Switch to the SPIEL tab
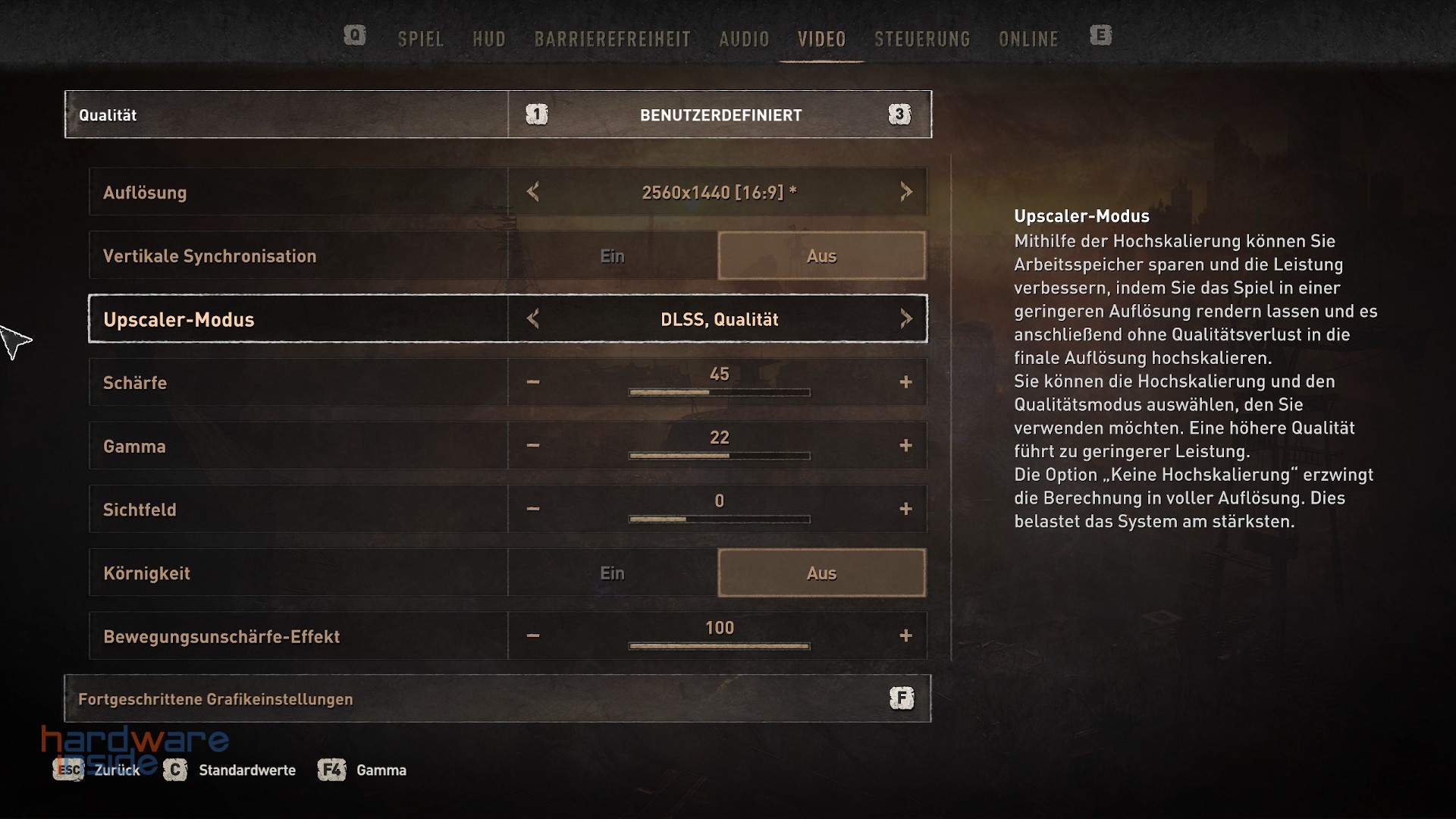The image size is (1456, 819). 420,39
